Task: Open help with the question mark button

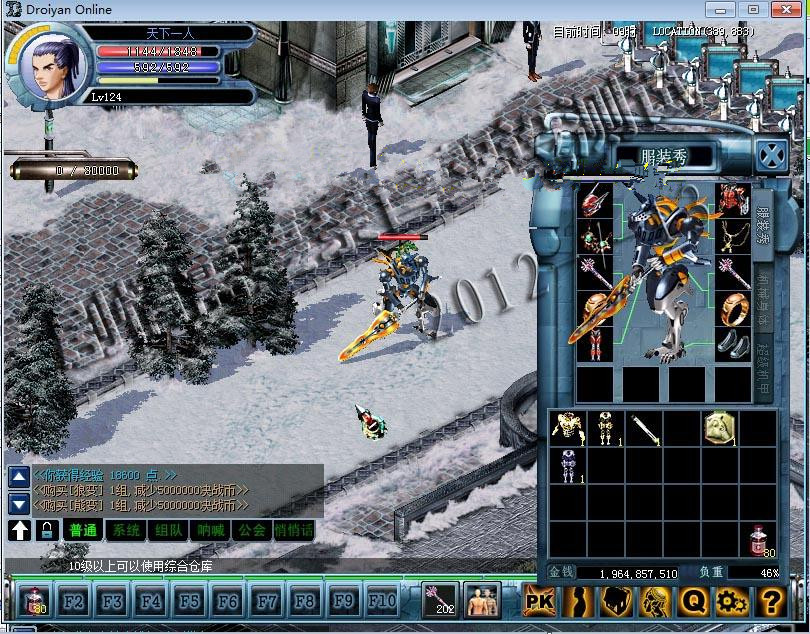Action: point(770,601)
